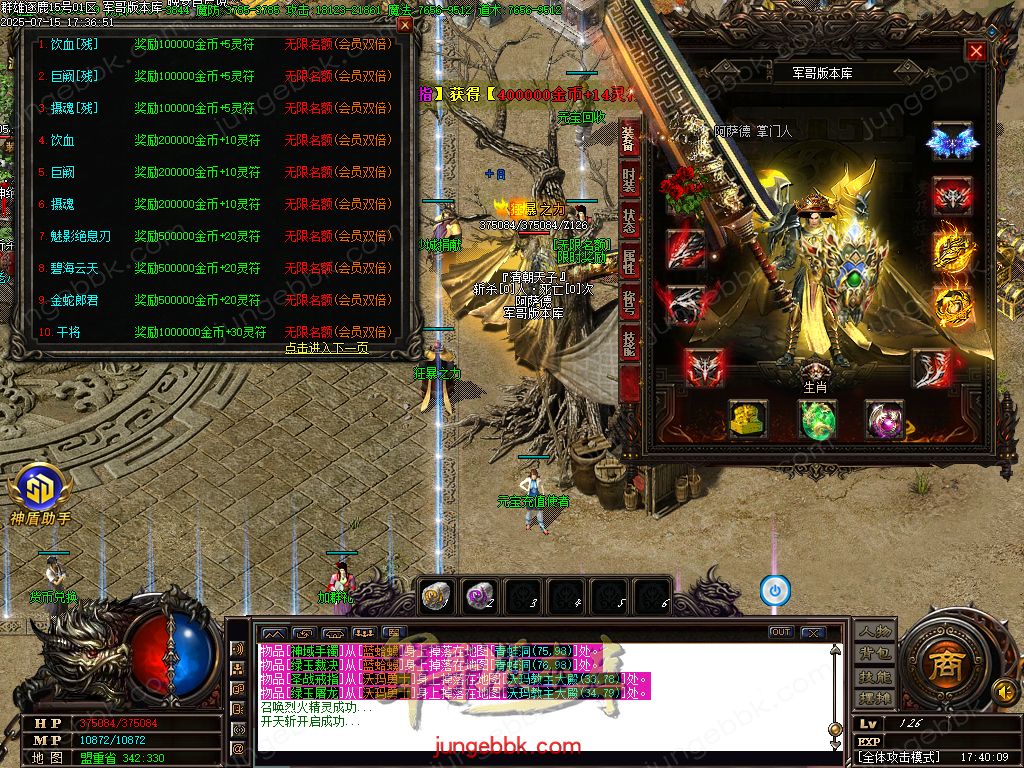
Task: Show the 属性 attributes tab
Action: [x=629, y=263]
